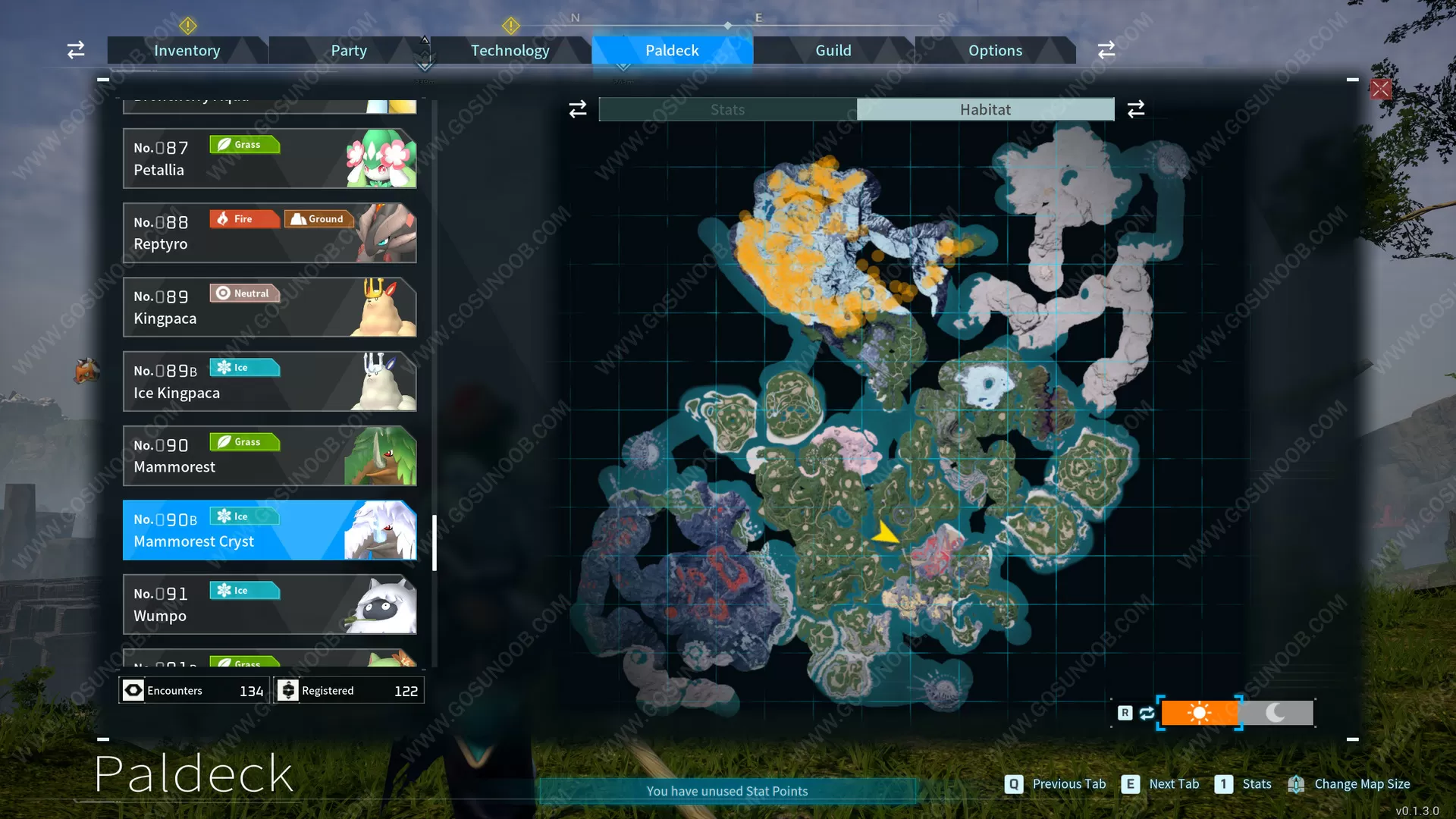Click the Neutral type icon on Kingpaca
This screenshot has width=1456, height=819.
tap(244, 293)
